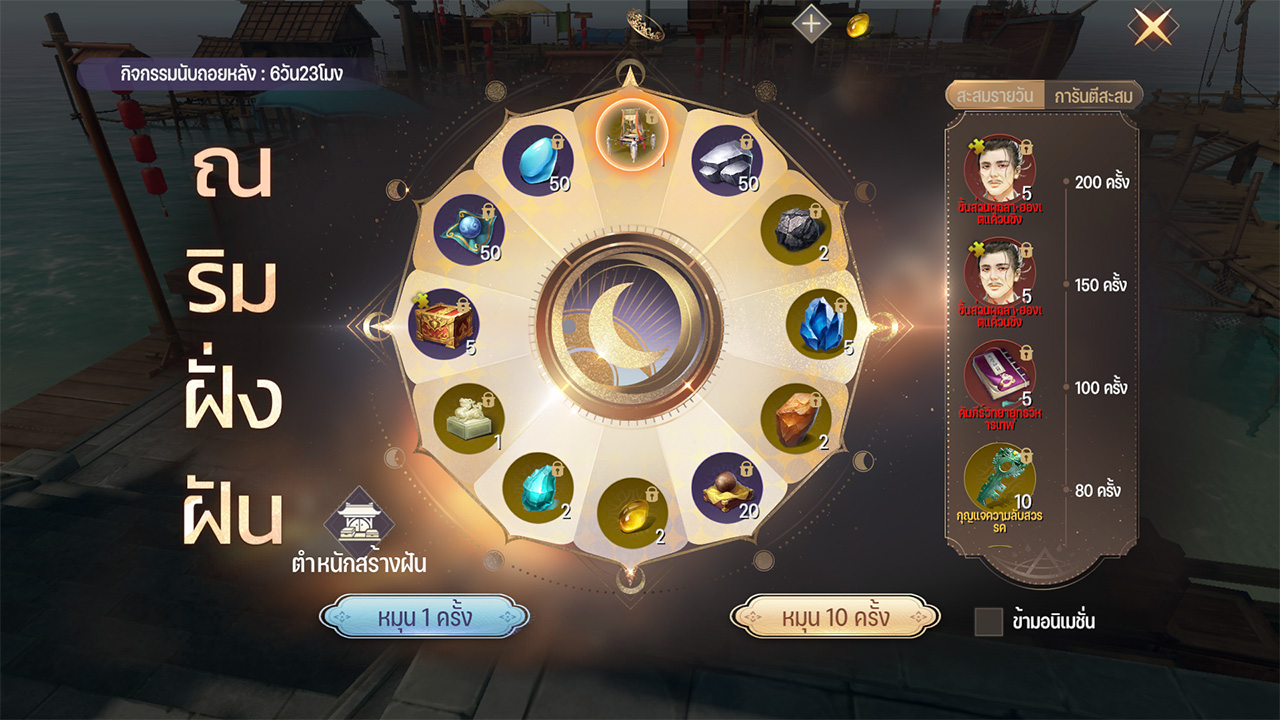Toggle the ข้ามอนิเมชั่น skip animation checkbox

tap(988, 621)
